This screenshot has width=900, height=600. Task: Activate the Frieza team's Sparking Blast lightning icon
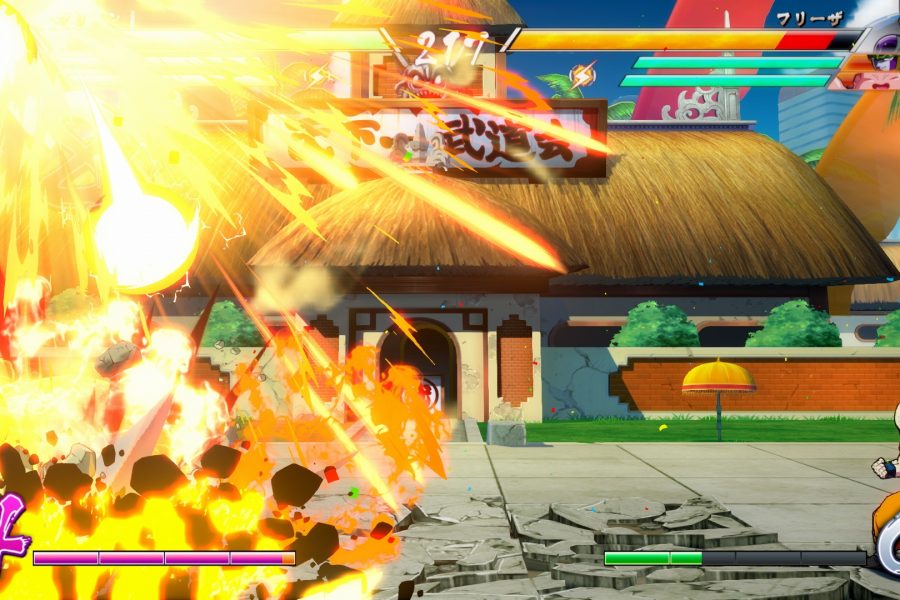pos(582,74)
